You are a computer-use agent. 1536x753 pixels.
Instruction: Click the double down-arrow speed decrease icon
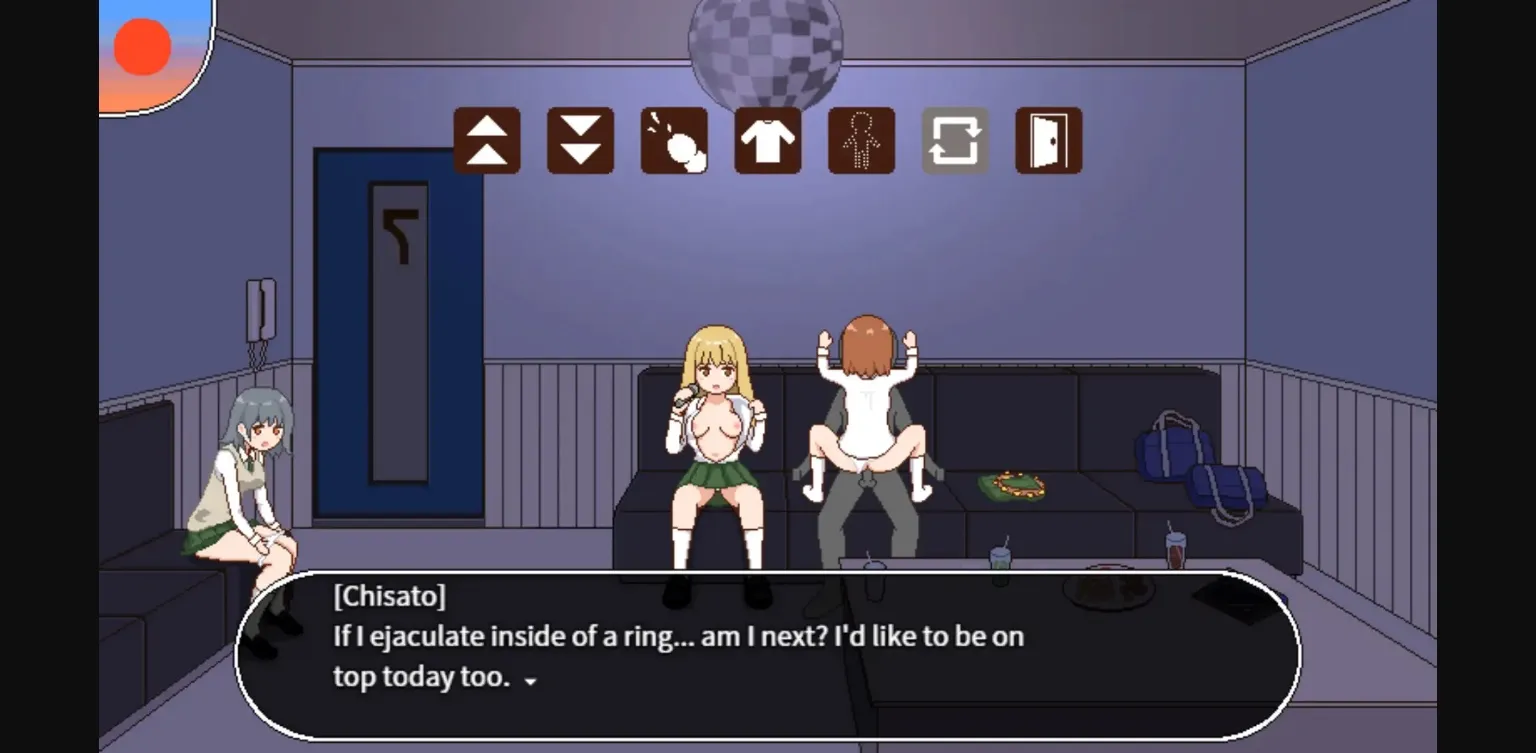click(x=581, y=141)
